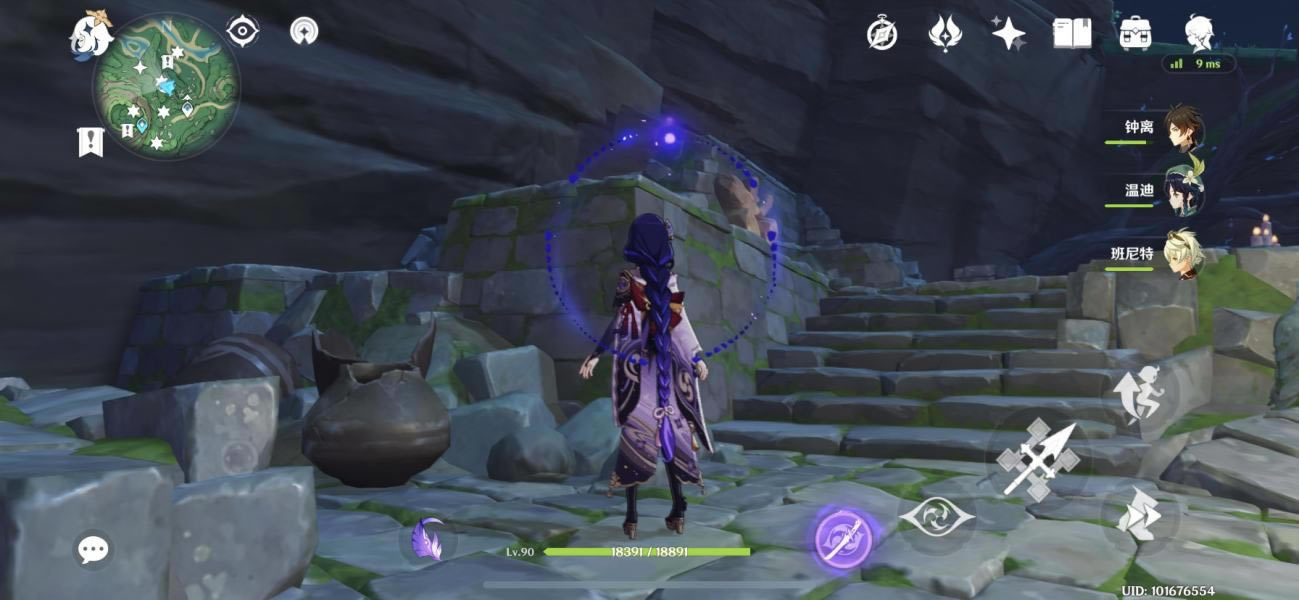The height and width of the screenshot is (600, 1299).
Task: Use the purple feather gadget button
Action: 429,540
